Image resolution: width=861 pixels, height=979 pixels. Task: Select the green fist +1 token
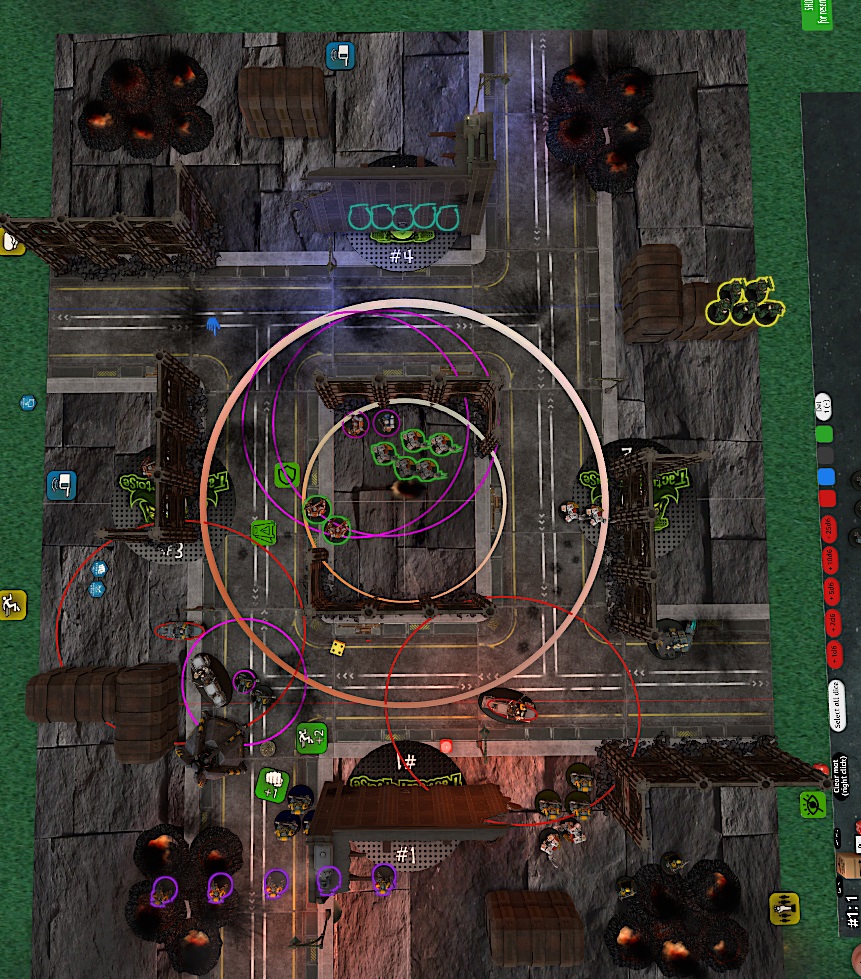point(271,784)
